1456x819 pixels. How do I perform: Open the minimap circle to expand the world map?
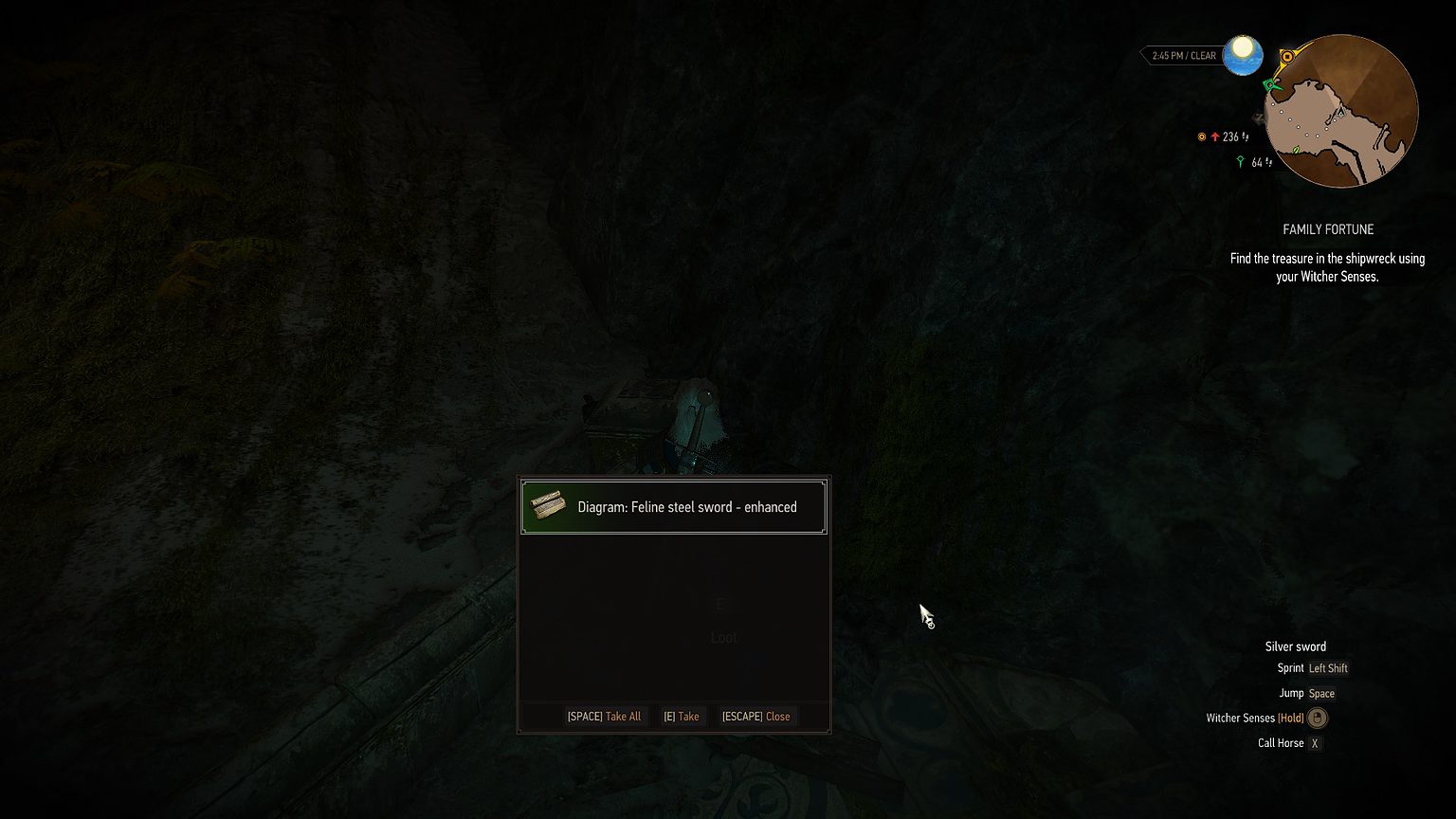[1341, 112]
